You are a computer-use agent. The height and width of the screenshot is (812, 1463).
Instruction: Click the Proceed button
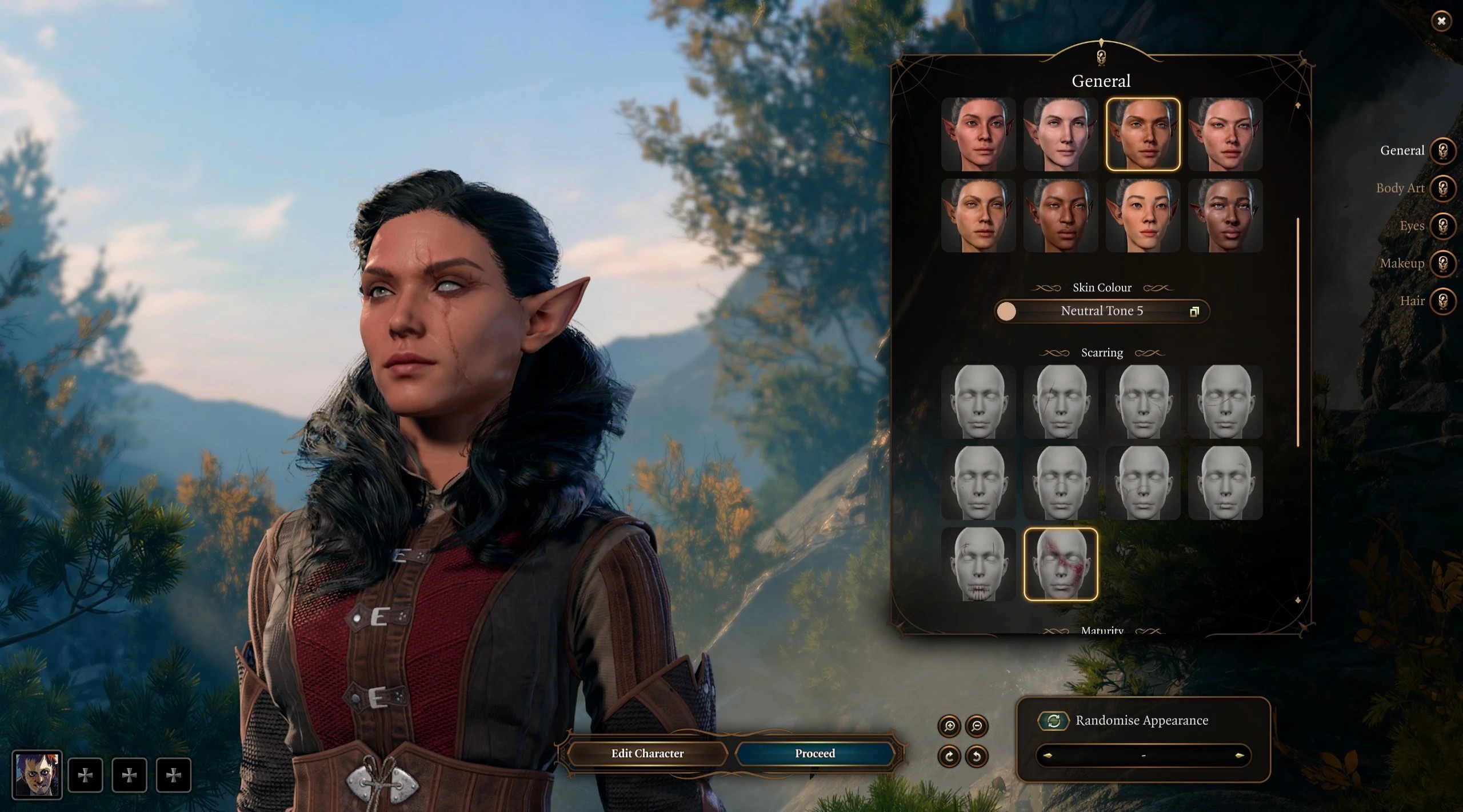tap(814, 754)
